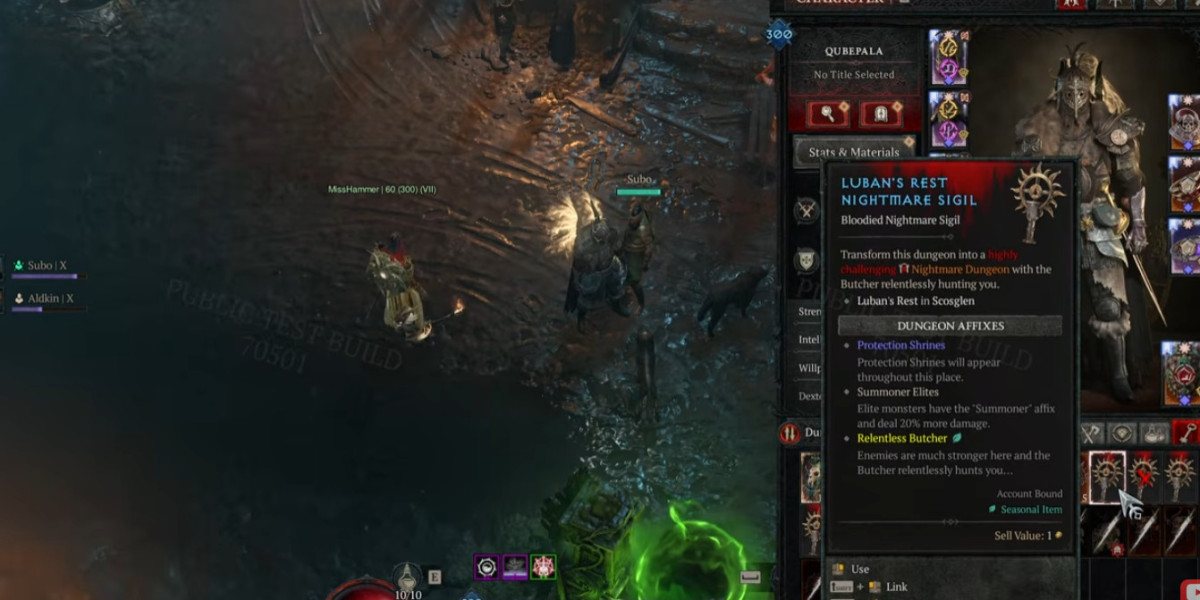Screen dimensions: 1200x600
Task: Select the top purple rune equipment slot
Action: [947, 56]
